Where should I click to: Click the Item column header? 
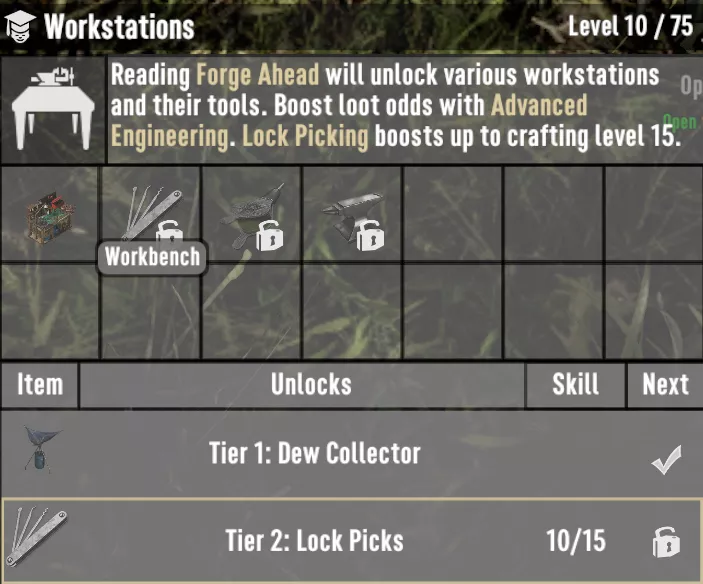(x=40, y=385)
